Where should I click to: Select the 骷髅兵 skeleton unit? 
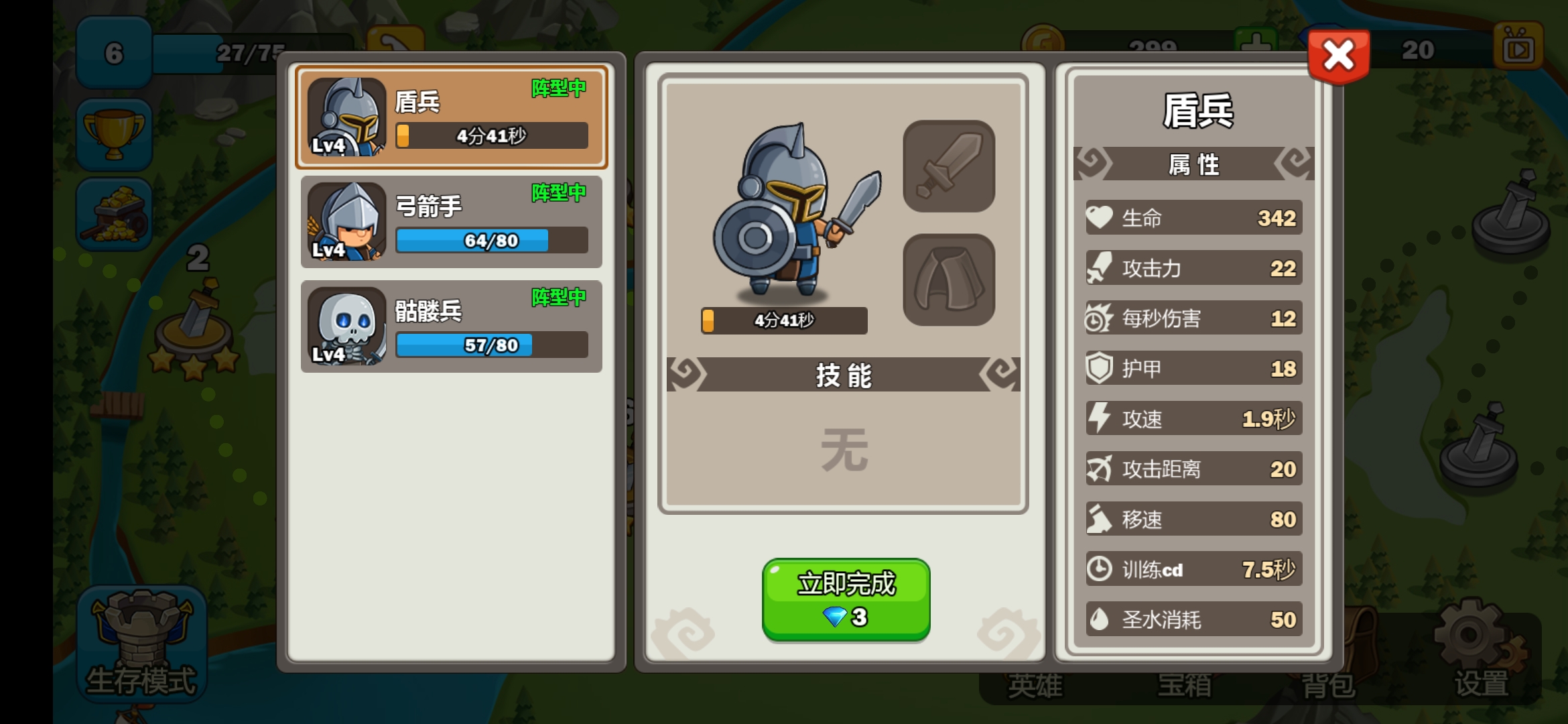(x=450, y=326)
